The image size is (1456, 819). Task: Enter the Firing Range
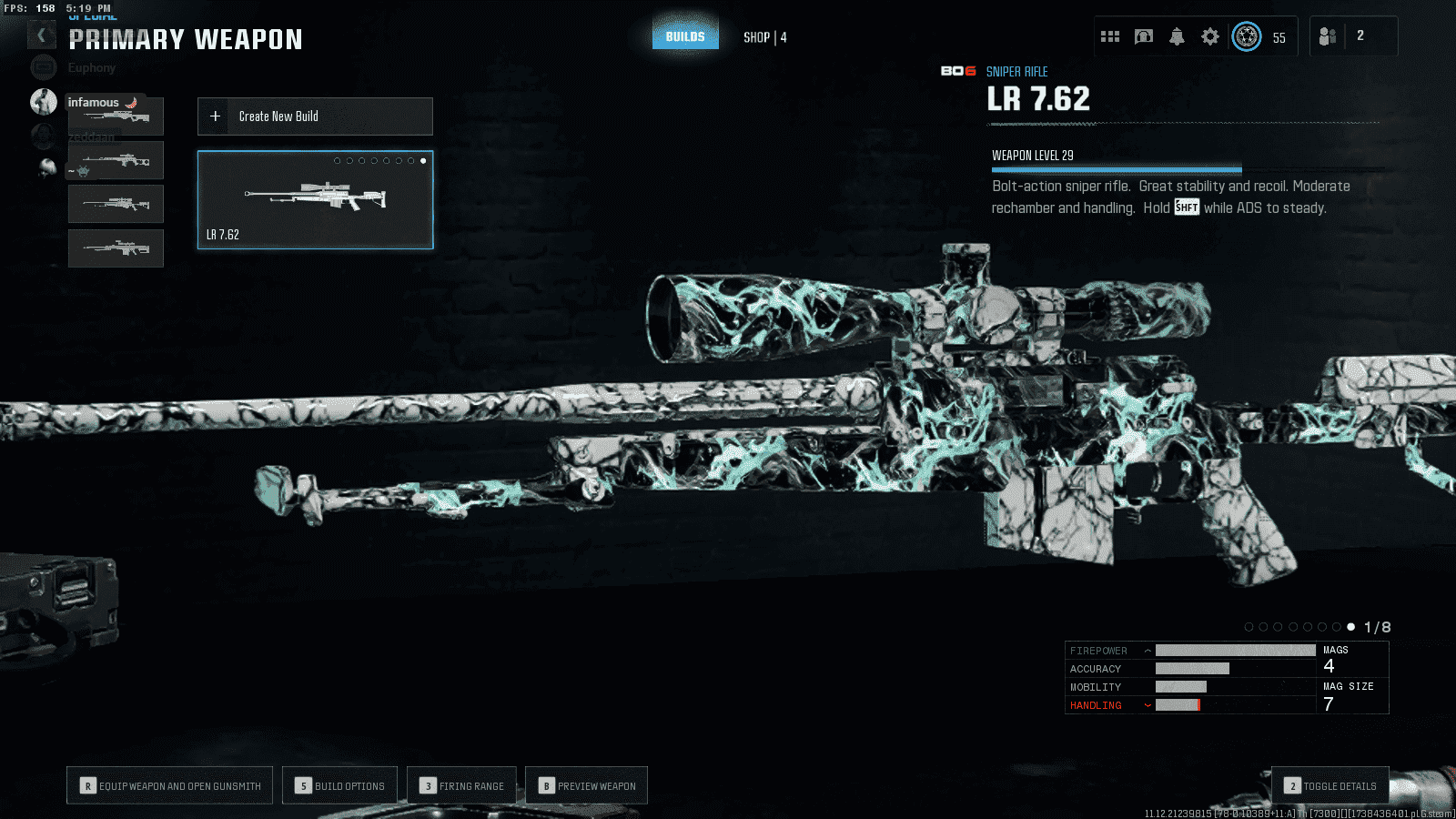pyautogui.click(x=461, y=785)
